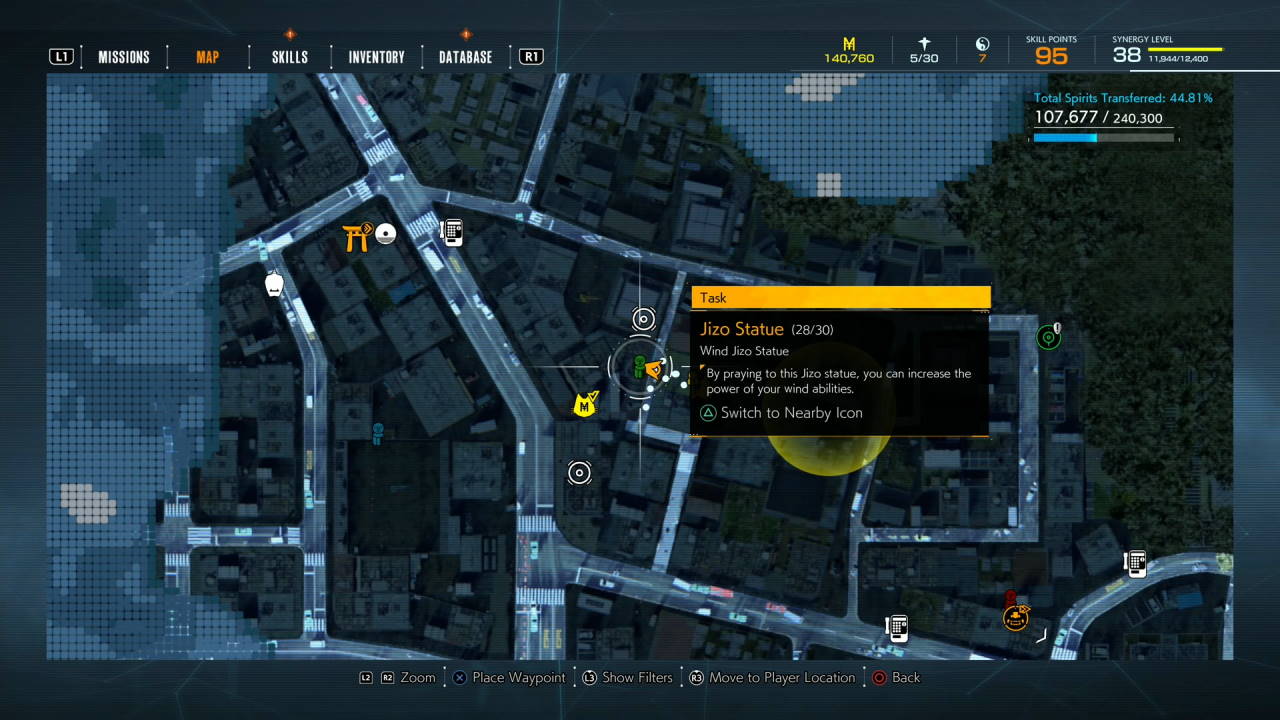Go to the Database tab
The height and width of the screenshot is (720, 1280).
pyautogui.click(x=465, y=57)
